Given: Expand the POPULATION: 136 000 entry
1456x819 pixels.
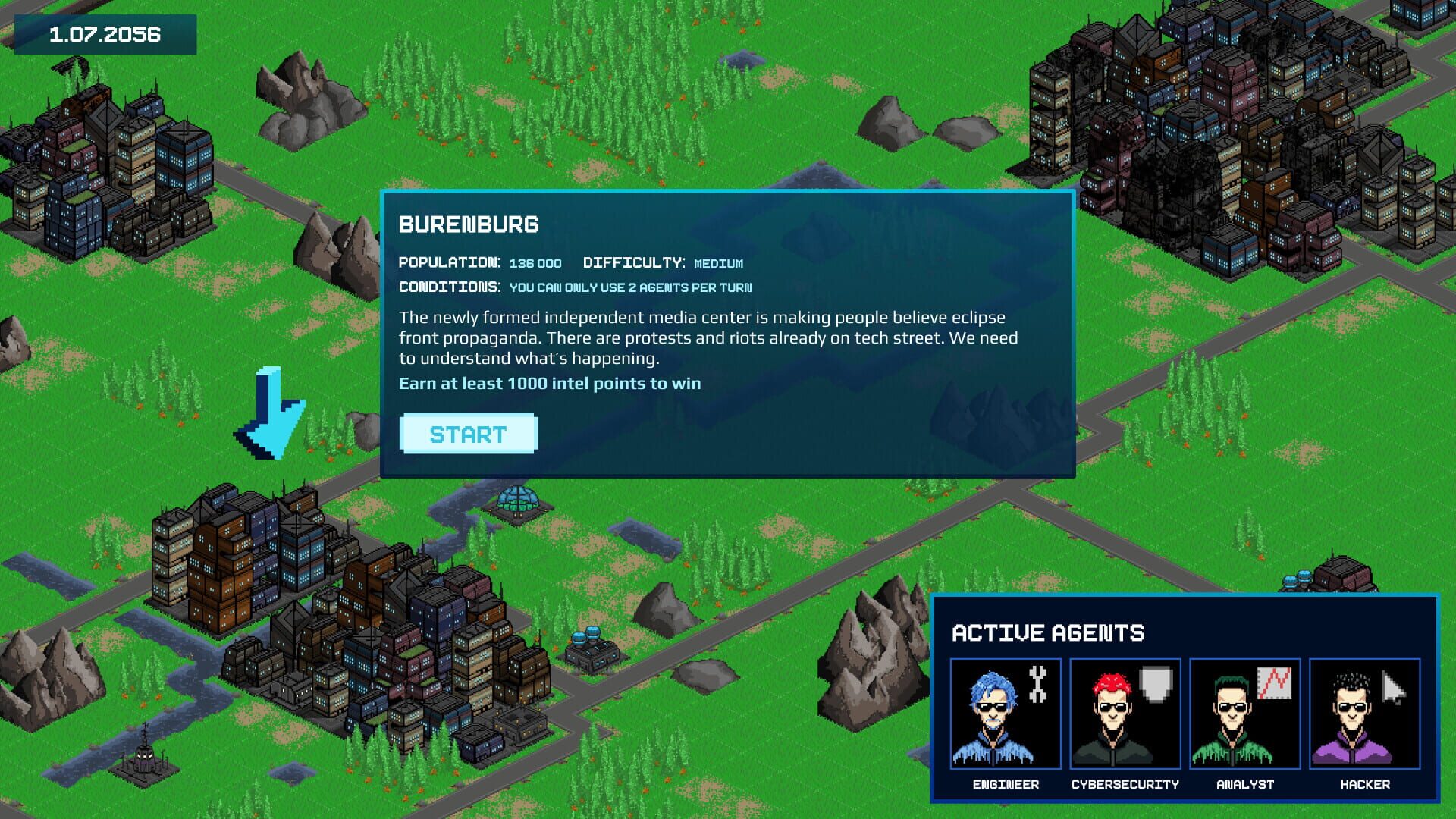Looking at the screenshot, I should pyautogui.click(x=479, y=263).
